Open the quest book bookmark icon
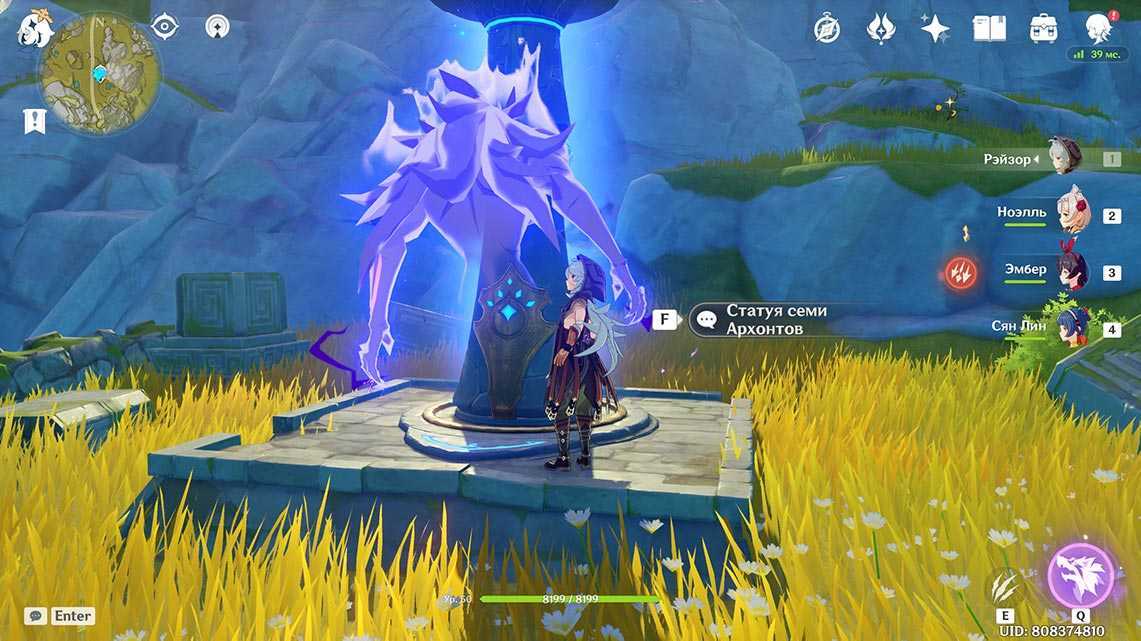The width and height of the screenshot is (1141, 641). 35,121
